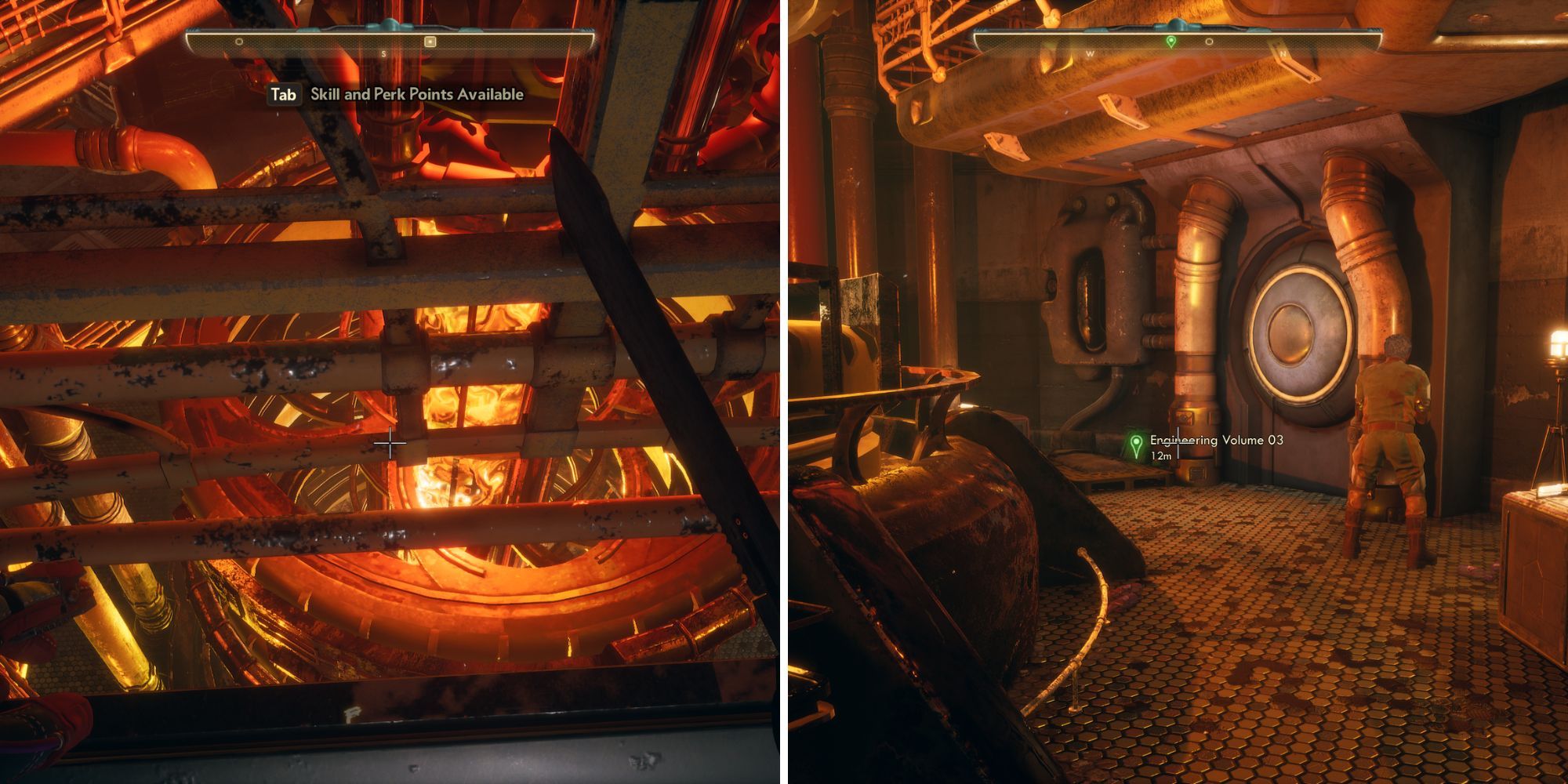1568x784 pixels.
Task: Click the circle indicator on the right compass bar
Action: point(1209,40)
